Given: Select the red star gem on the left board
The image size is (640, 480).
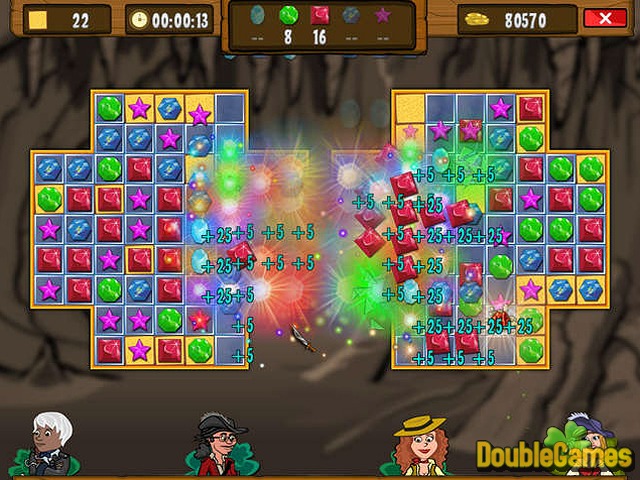Looking at the screenshot, I should 200,320.
